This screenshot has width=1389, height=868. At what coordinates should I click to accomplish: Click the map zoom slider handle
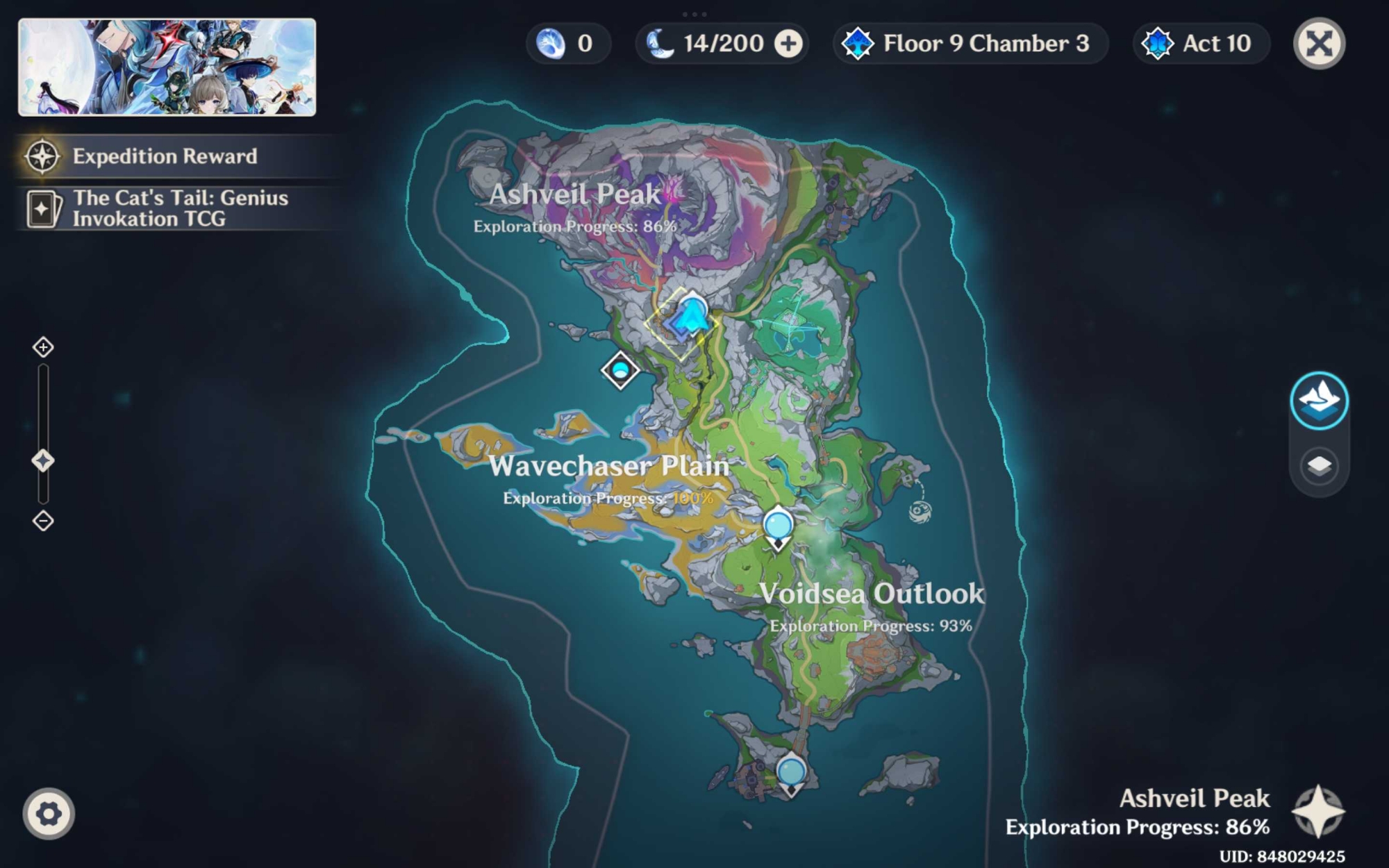(43, 460)
